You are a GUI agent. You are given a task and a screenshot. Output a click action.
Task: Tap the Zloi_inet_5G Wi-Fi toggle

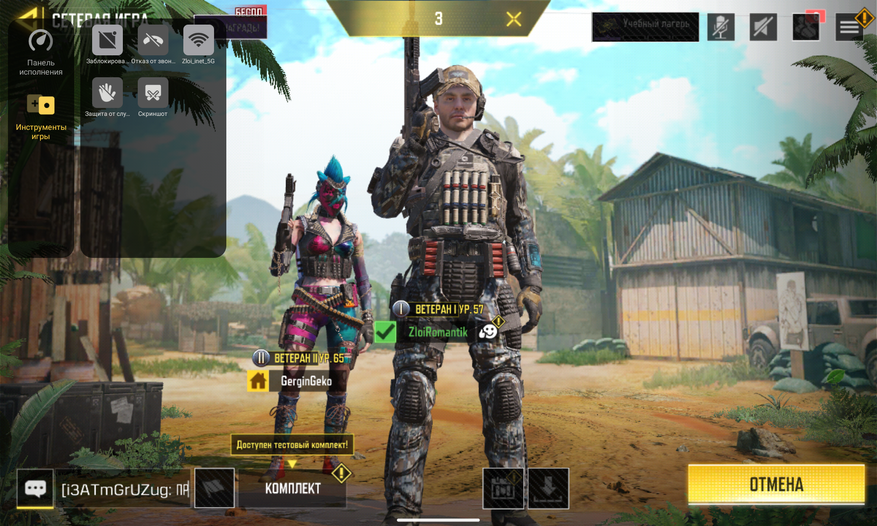coord(198,41)
